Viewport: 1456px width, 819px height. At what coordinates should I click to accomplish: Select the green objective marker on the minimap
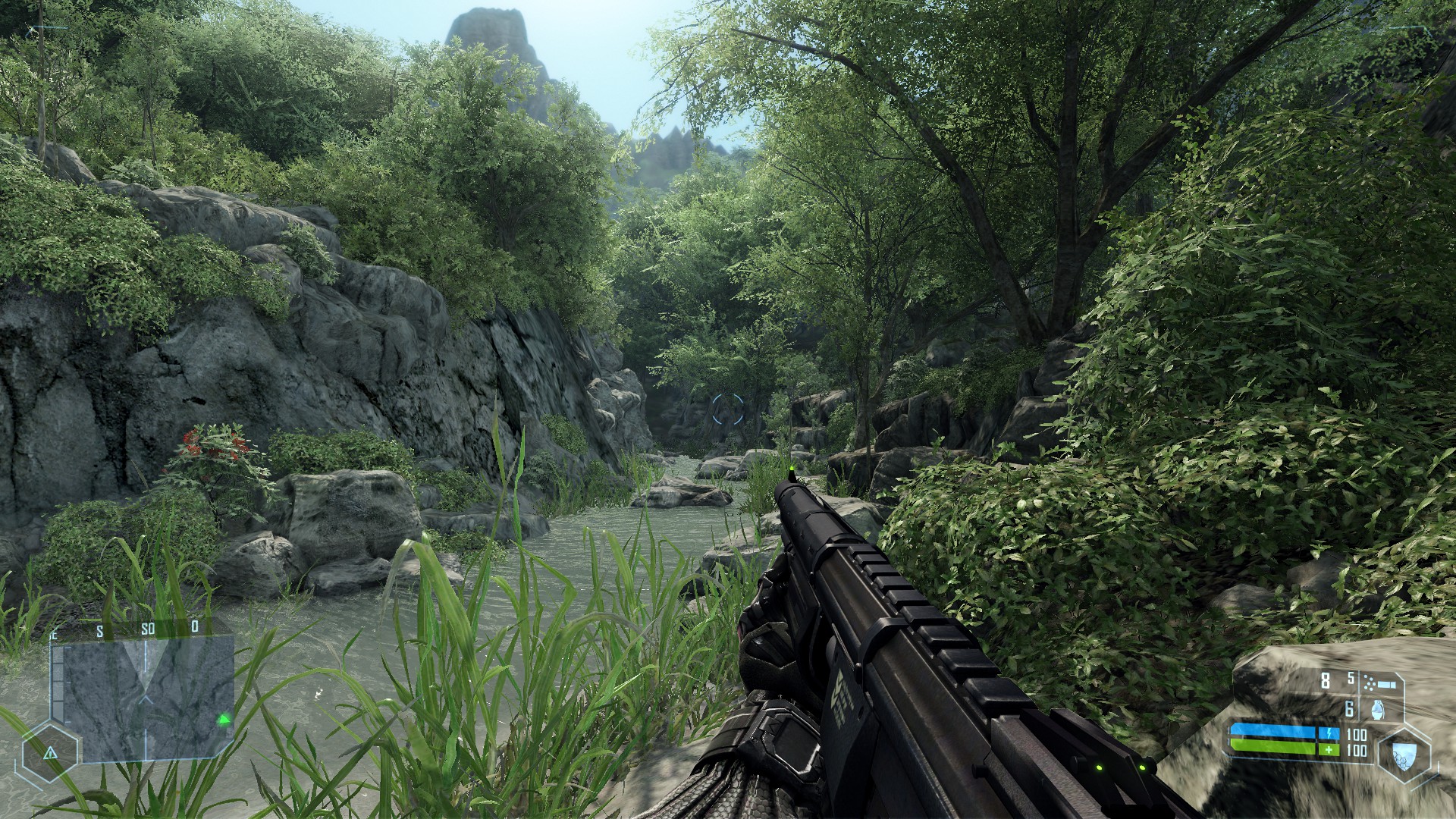[224, 720]
